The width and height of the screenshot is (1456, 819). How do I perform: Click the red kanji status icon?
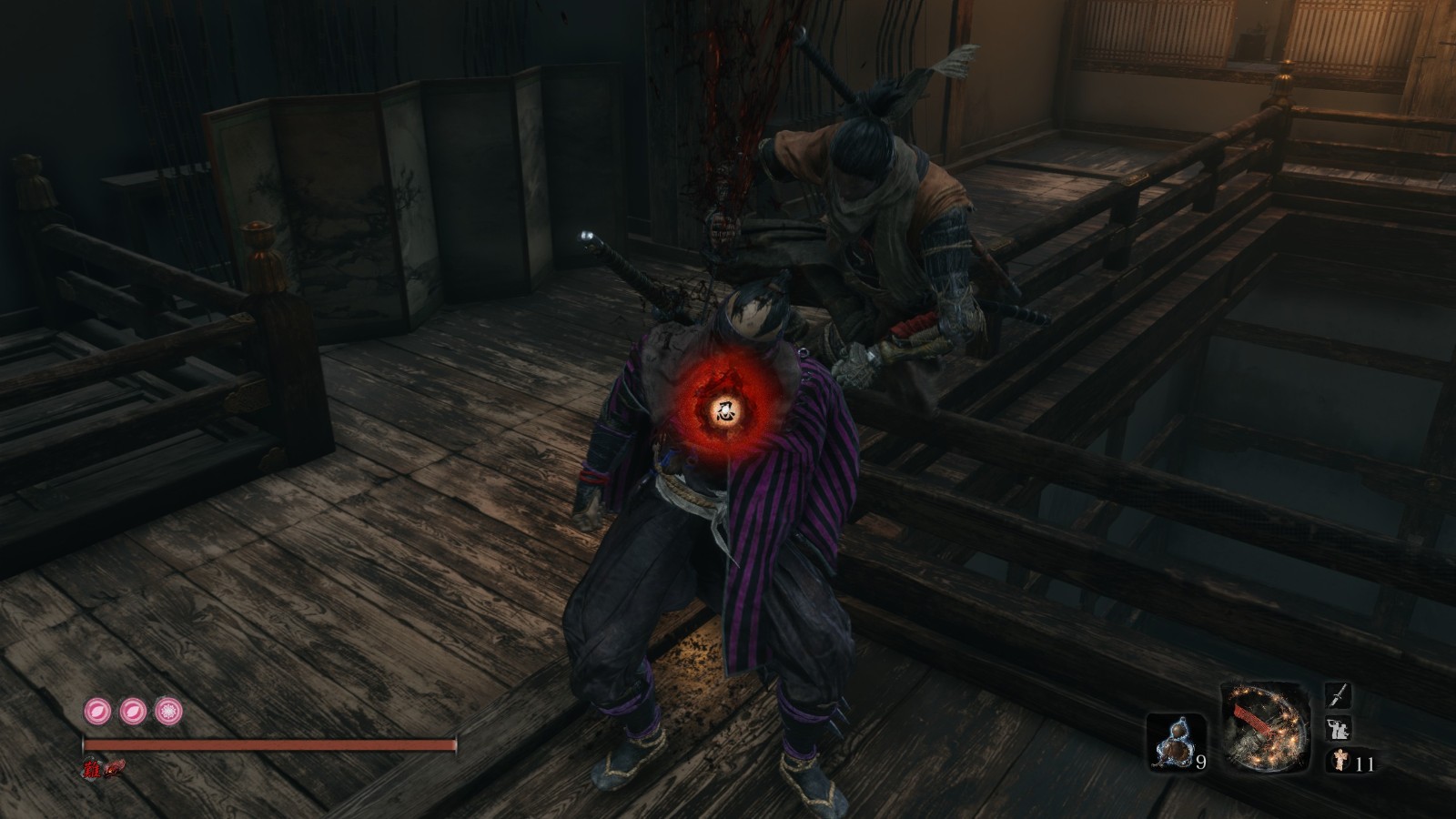(x=92, y=769)
